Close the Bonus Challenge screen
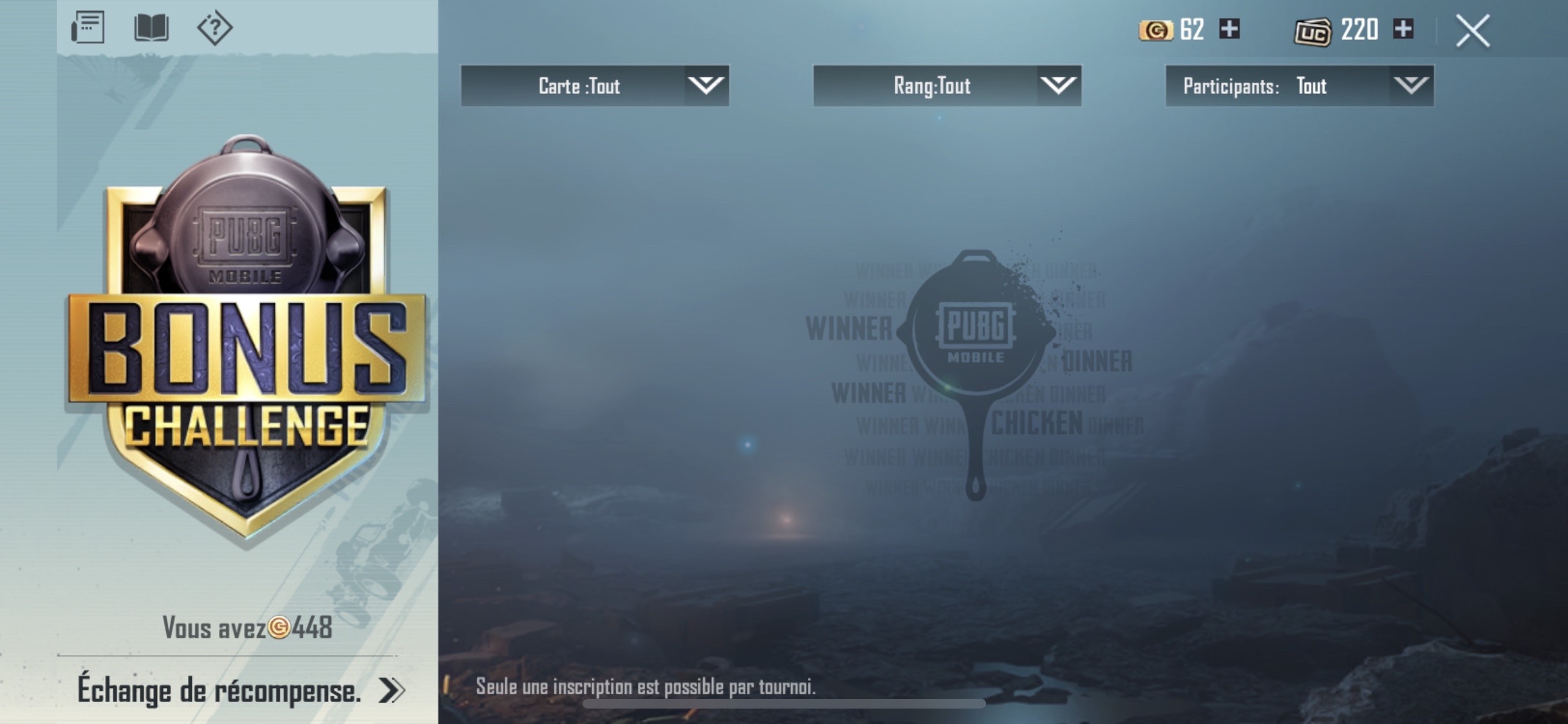Image resolution: width=1568 pixels, height=724 pixels. [1471, 30]
